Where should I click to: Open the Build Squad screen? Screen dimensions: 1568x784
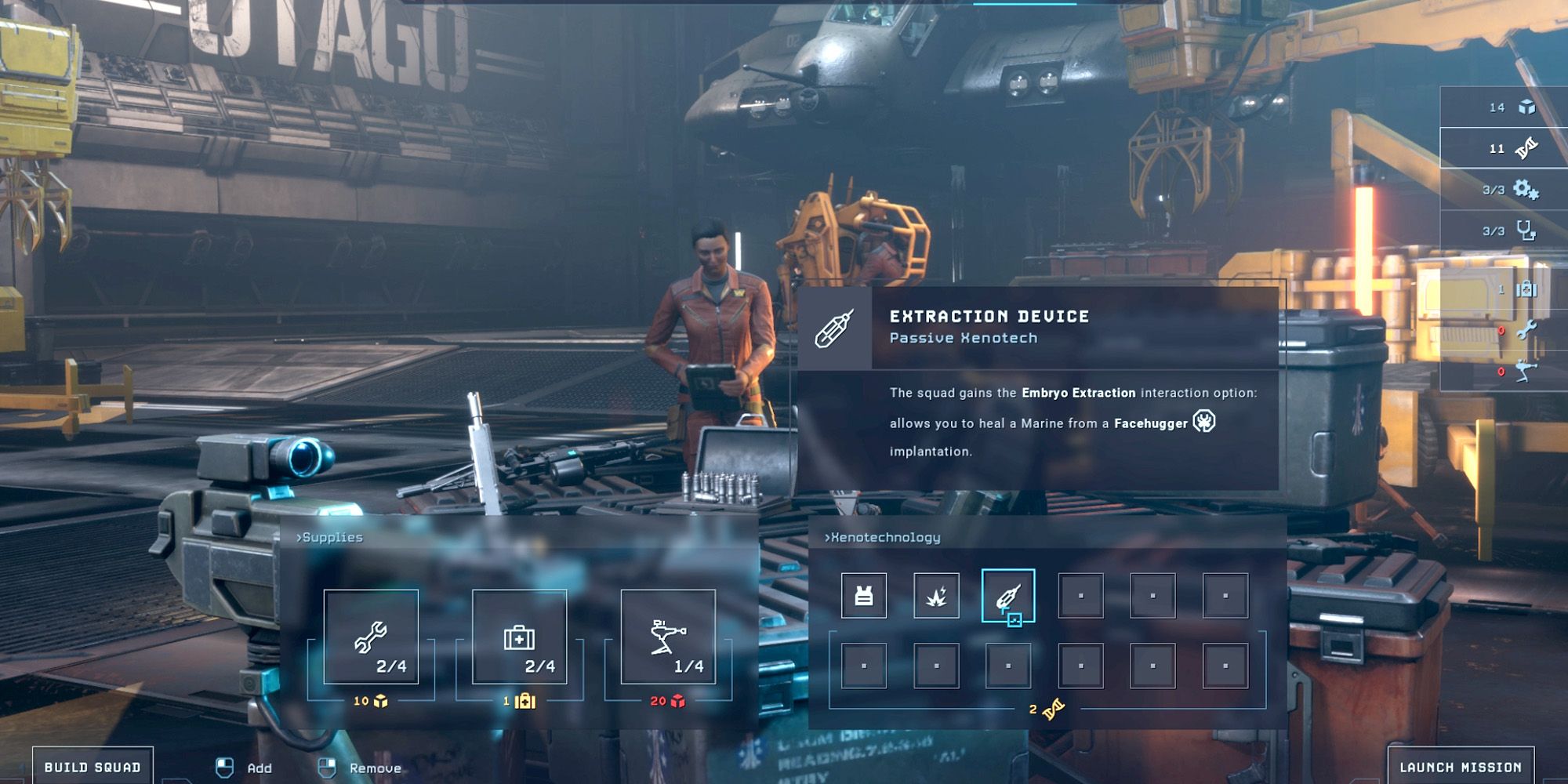click(x=93, y=767)
